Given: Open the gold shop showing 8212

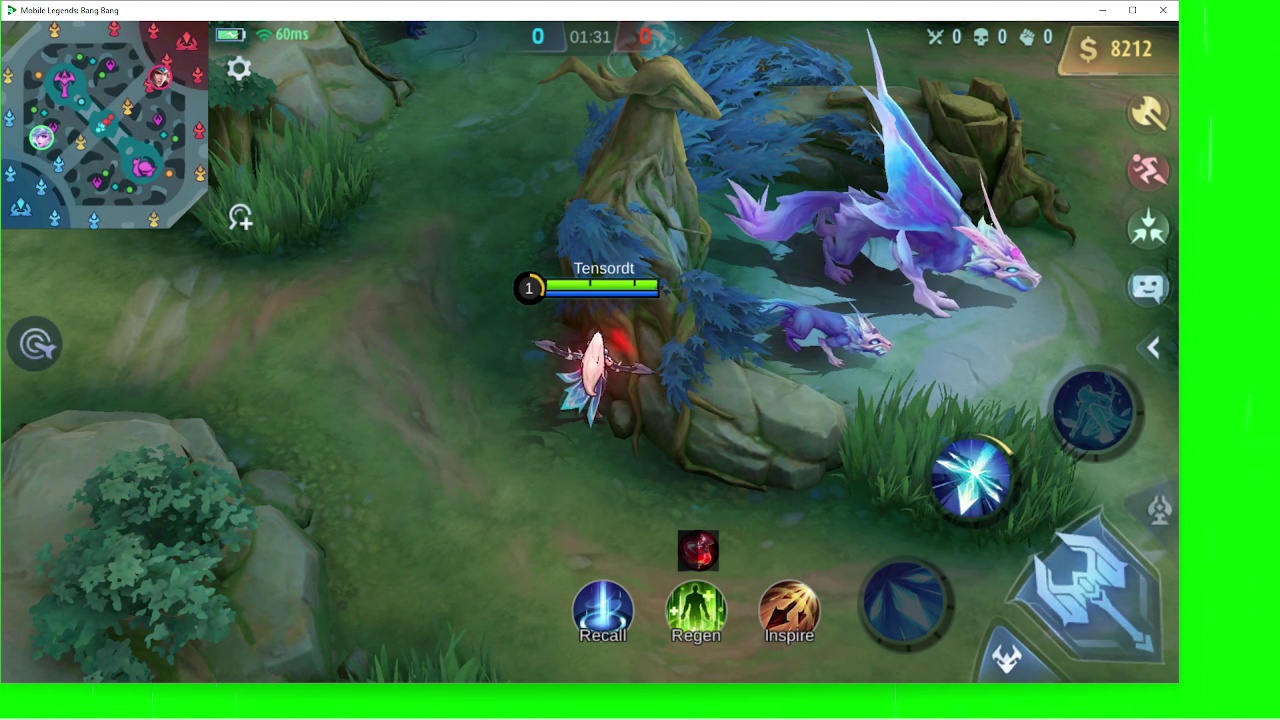Looking at the screenshot, I should tap(1118, 49).
